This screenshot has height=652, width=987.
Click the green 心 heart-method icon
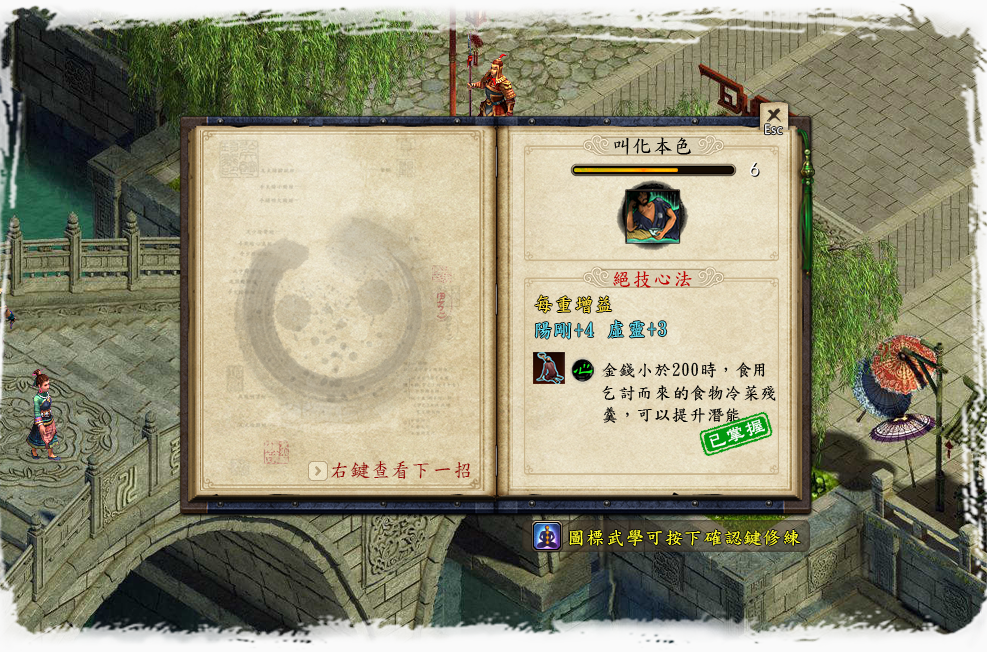582,369
